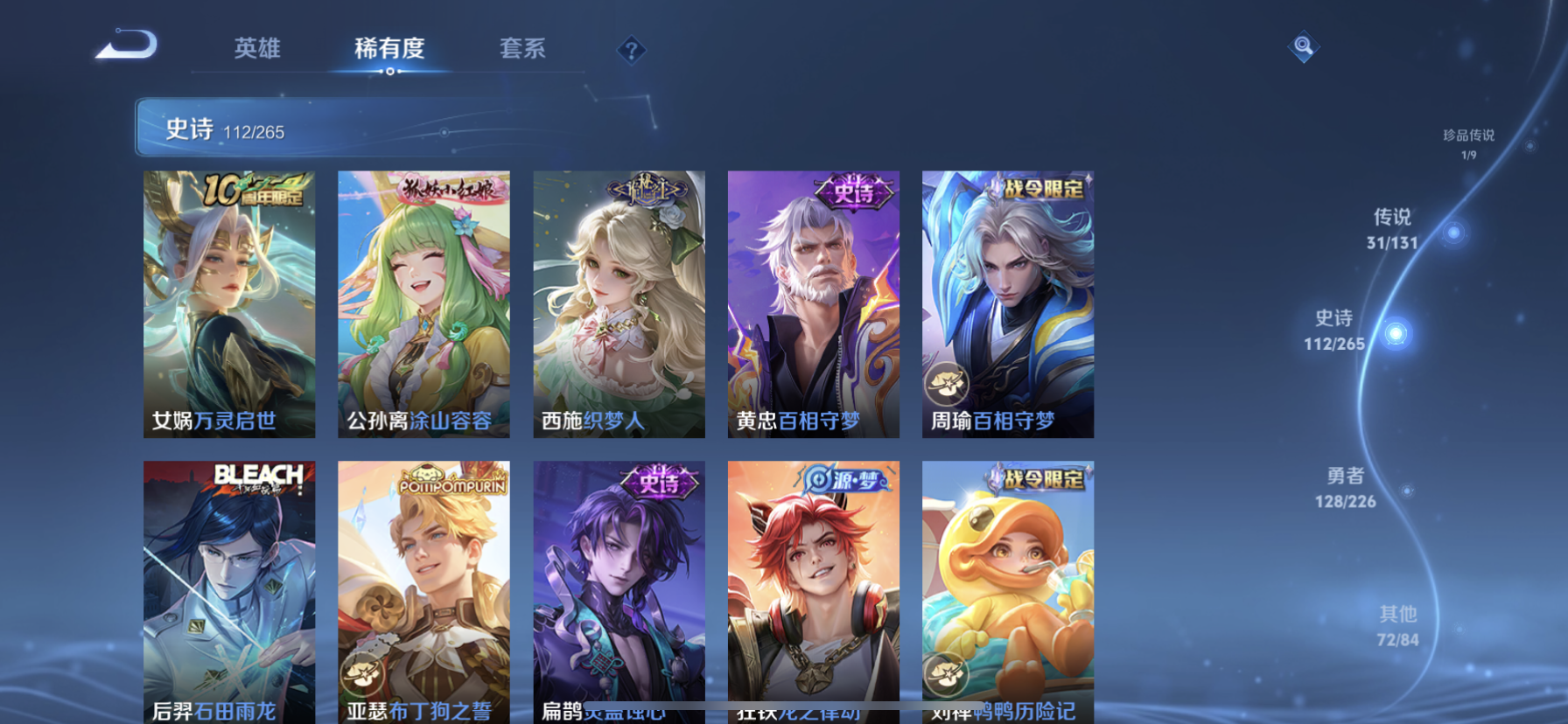Image resolution: width=1568 pixels, height=724 pixels.
Task: Open the 西施织梦人 skin card
Action: 618,303
